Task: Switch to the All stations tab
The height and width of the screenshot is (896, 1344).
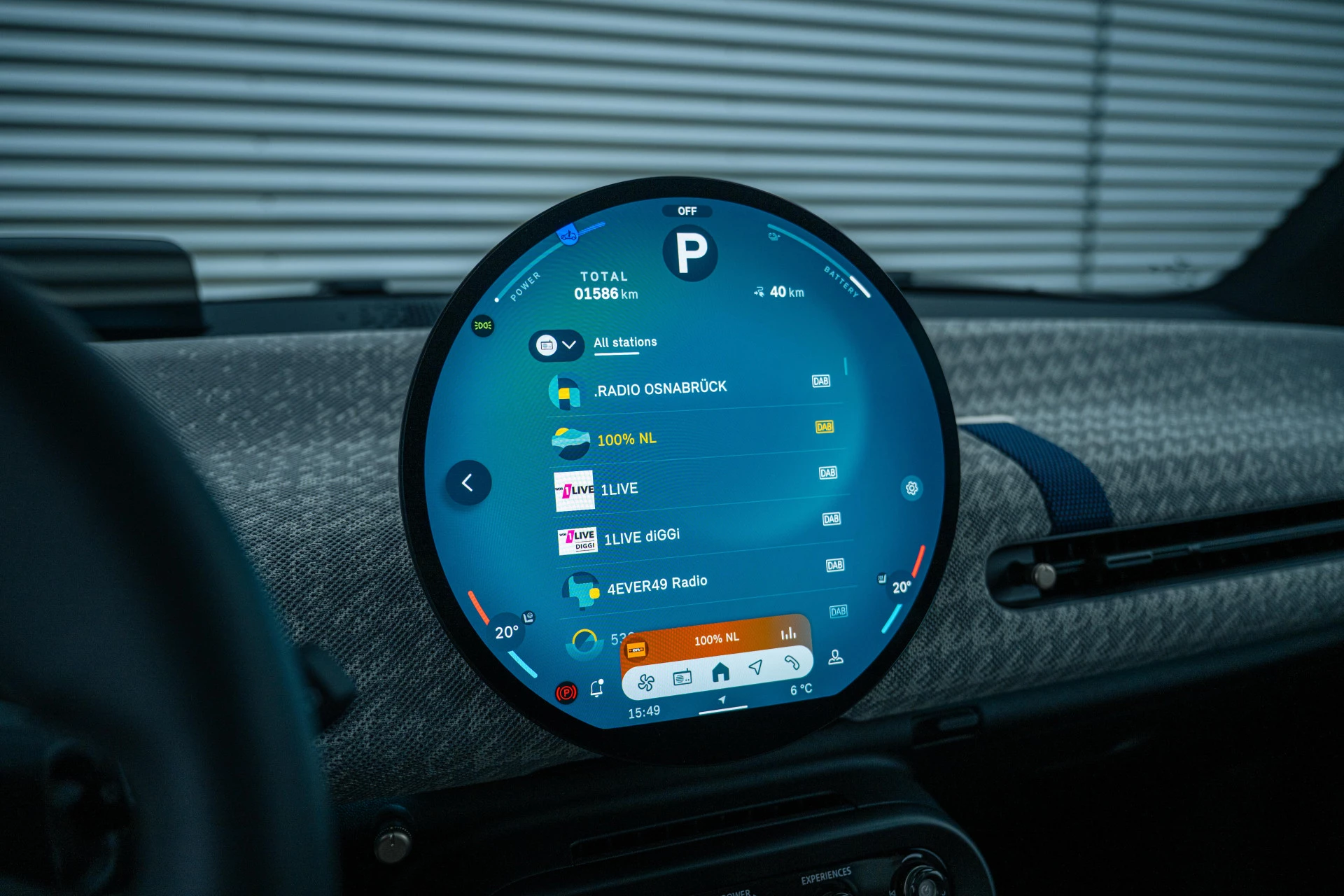Action: [x=625, y=342]
